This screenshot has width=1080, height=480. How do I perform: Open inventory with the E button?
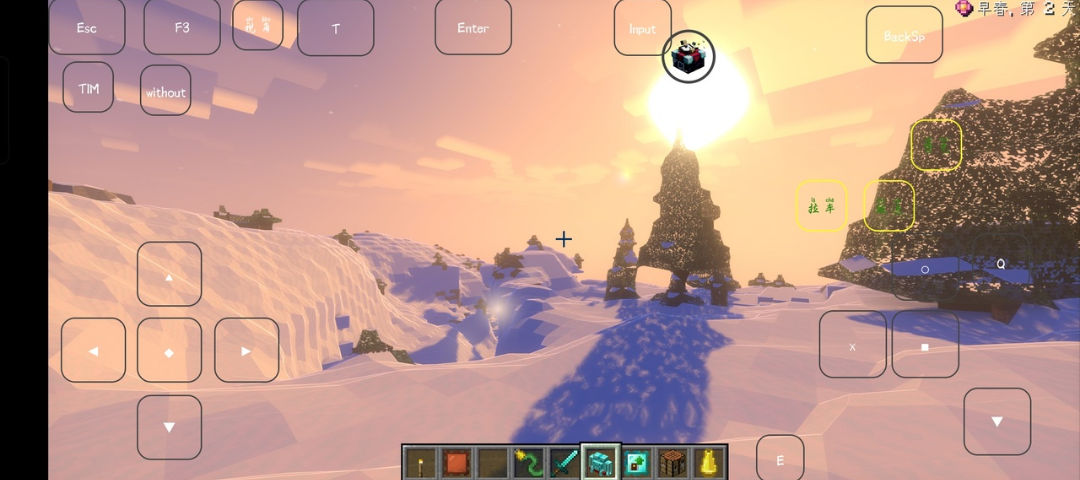(x=780, y=459)
